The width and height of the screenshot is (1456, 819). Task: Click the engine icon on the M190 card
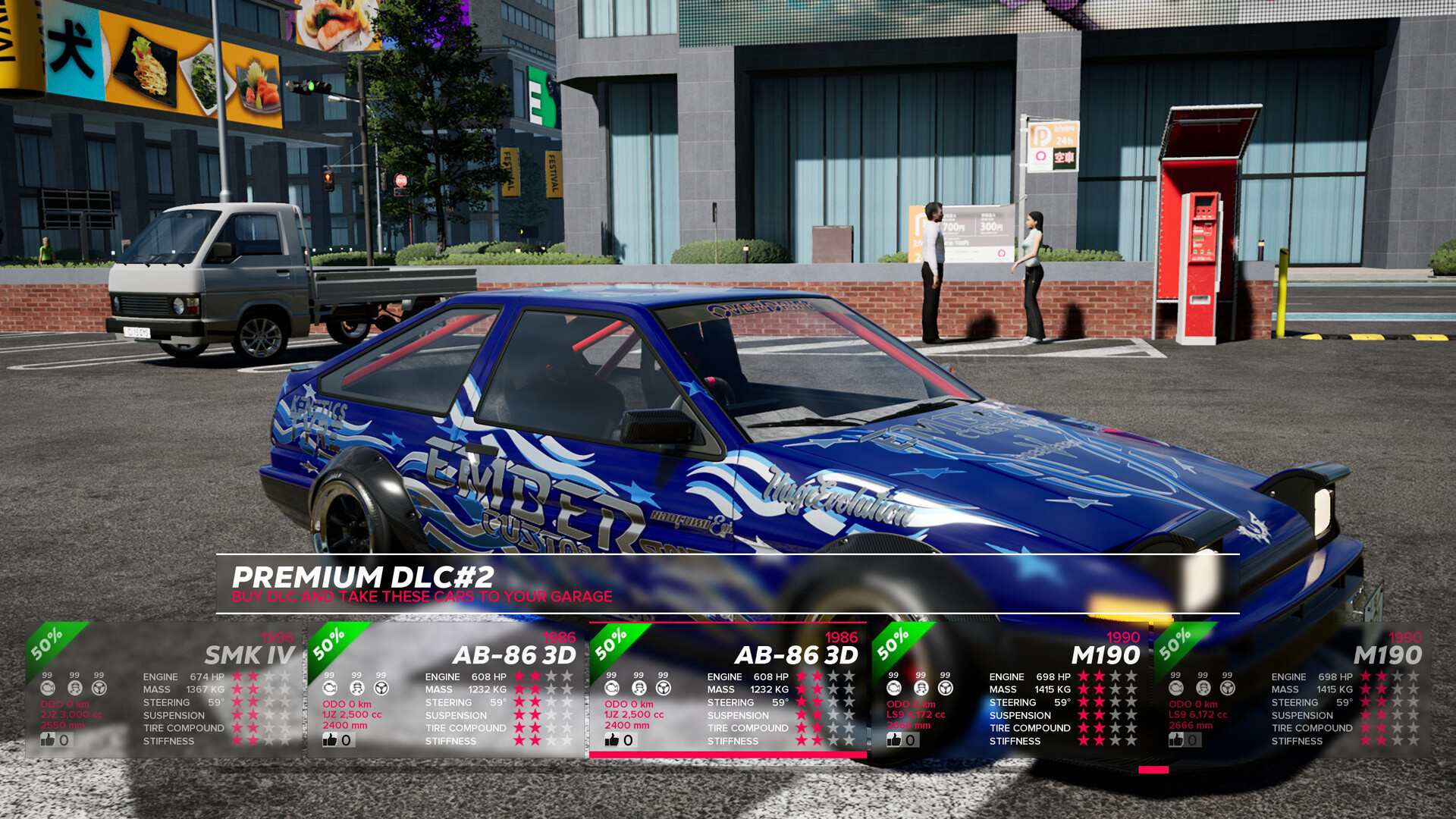893,689
